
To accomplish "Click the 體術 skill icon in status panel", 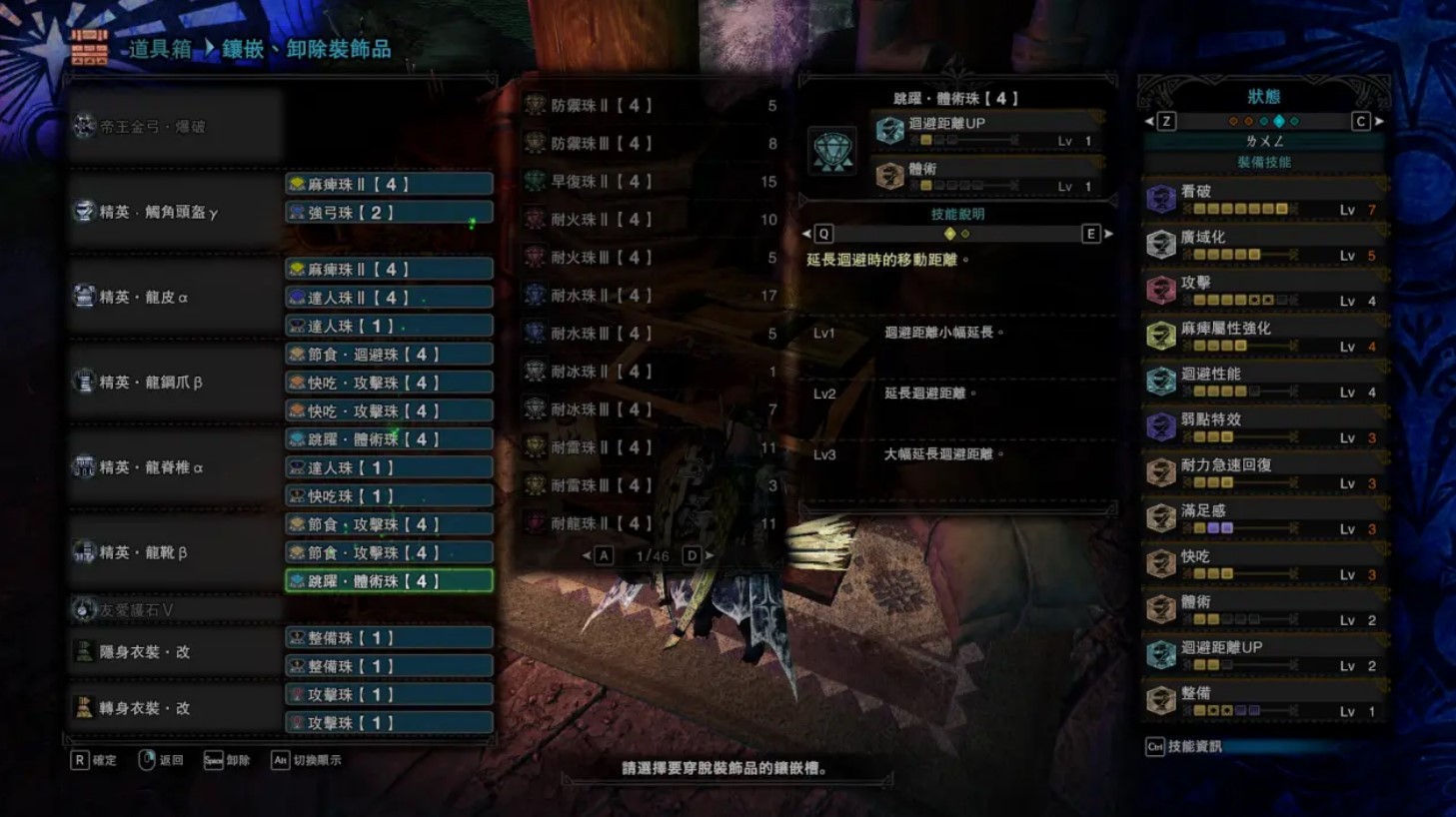I will 1160,607.
